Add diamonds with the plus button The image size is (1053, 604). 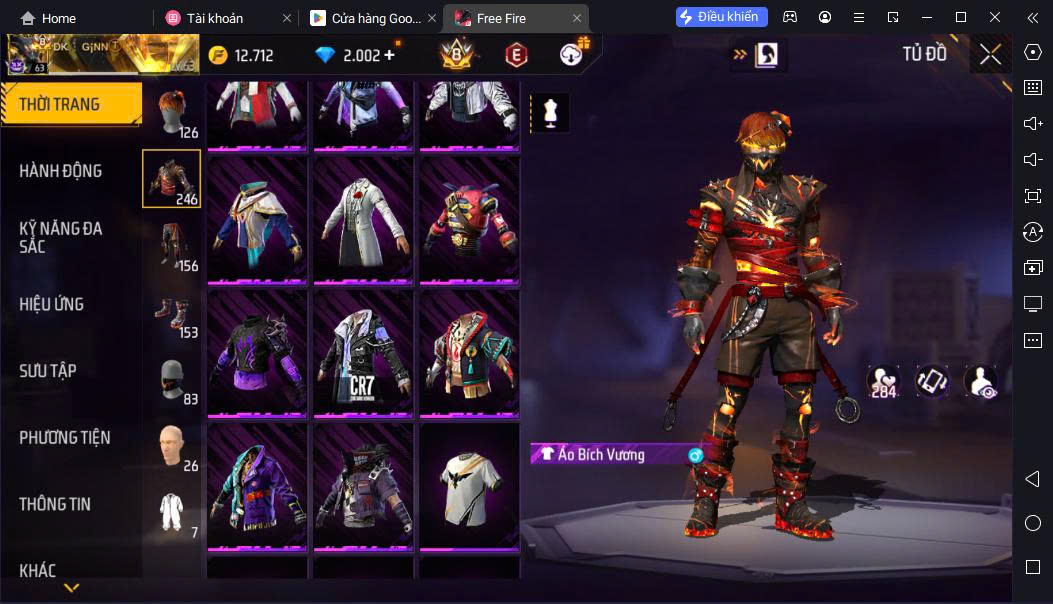390,55
